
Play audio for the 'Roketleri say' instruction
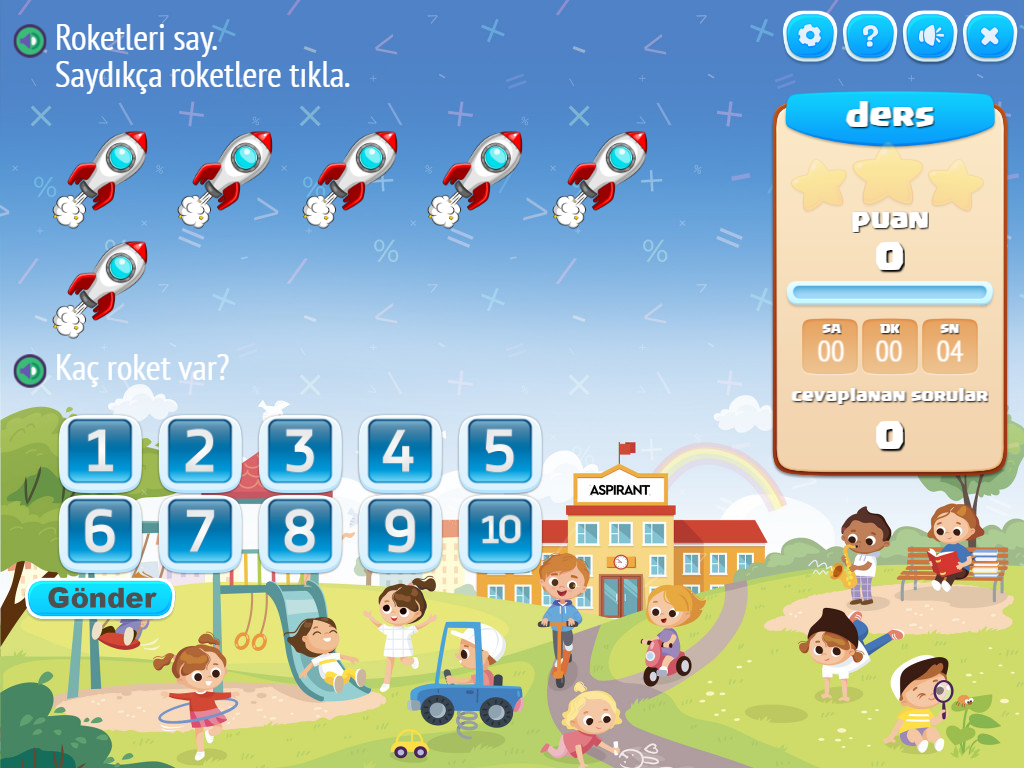(29, 41)
